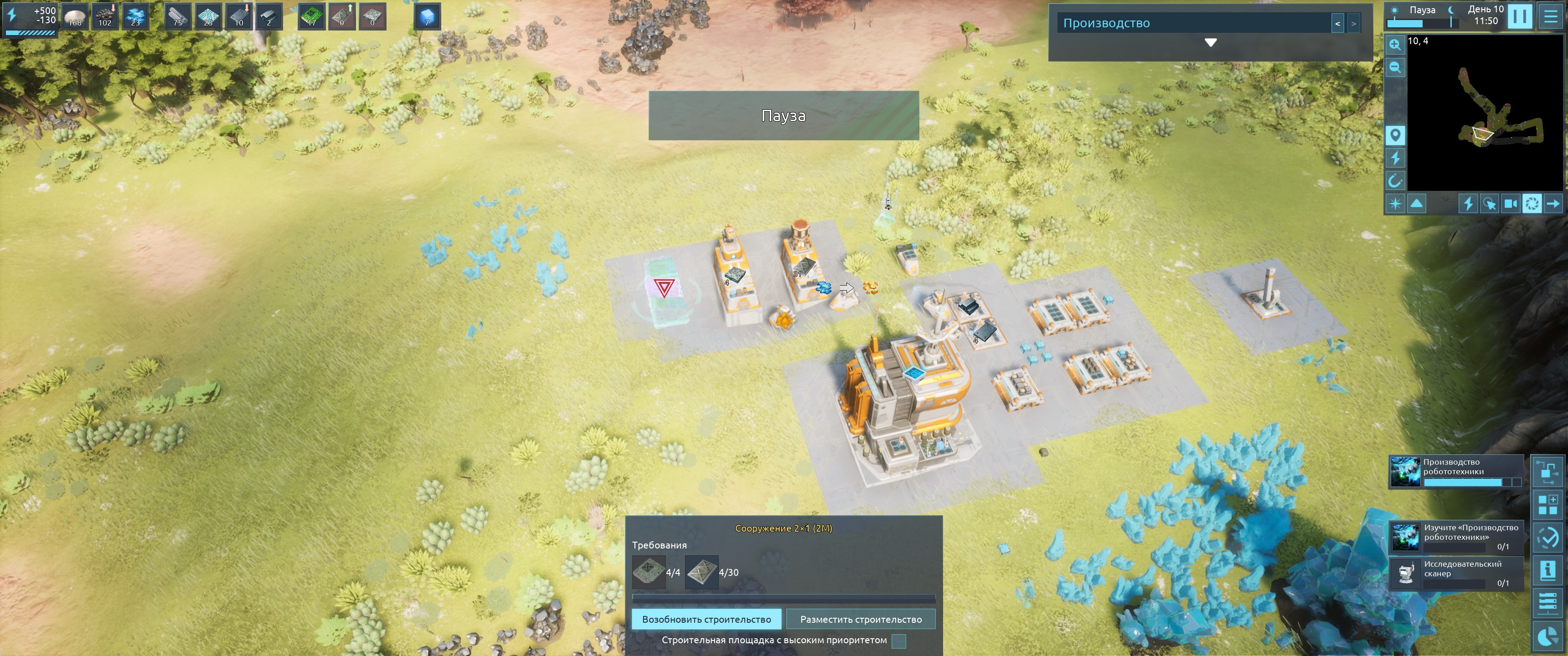Open the info book encyclopedia

1547,570
